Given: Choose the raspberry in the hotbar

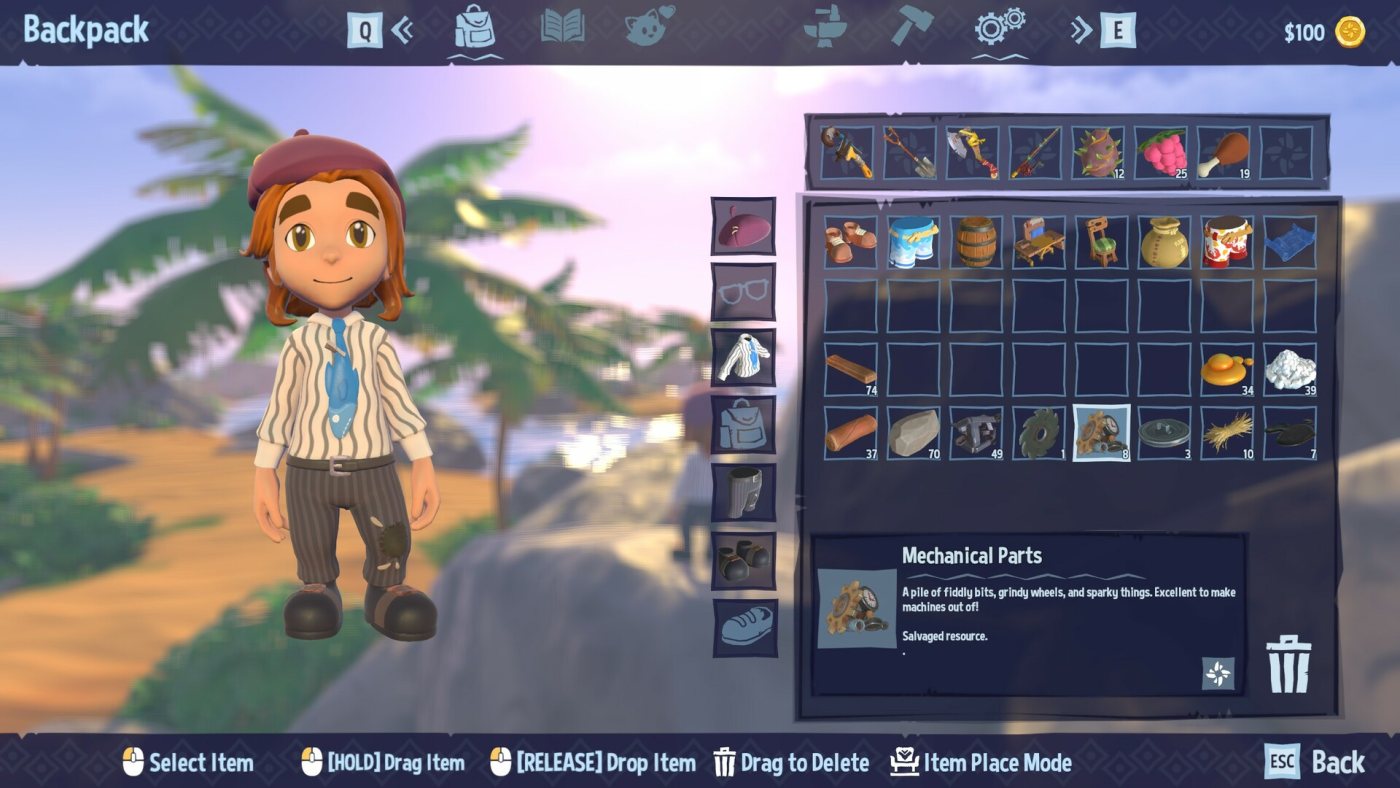Looking at the screenshot, I should 1162,153.
